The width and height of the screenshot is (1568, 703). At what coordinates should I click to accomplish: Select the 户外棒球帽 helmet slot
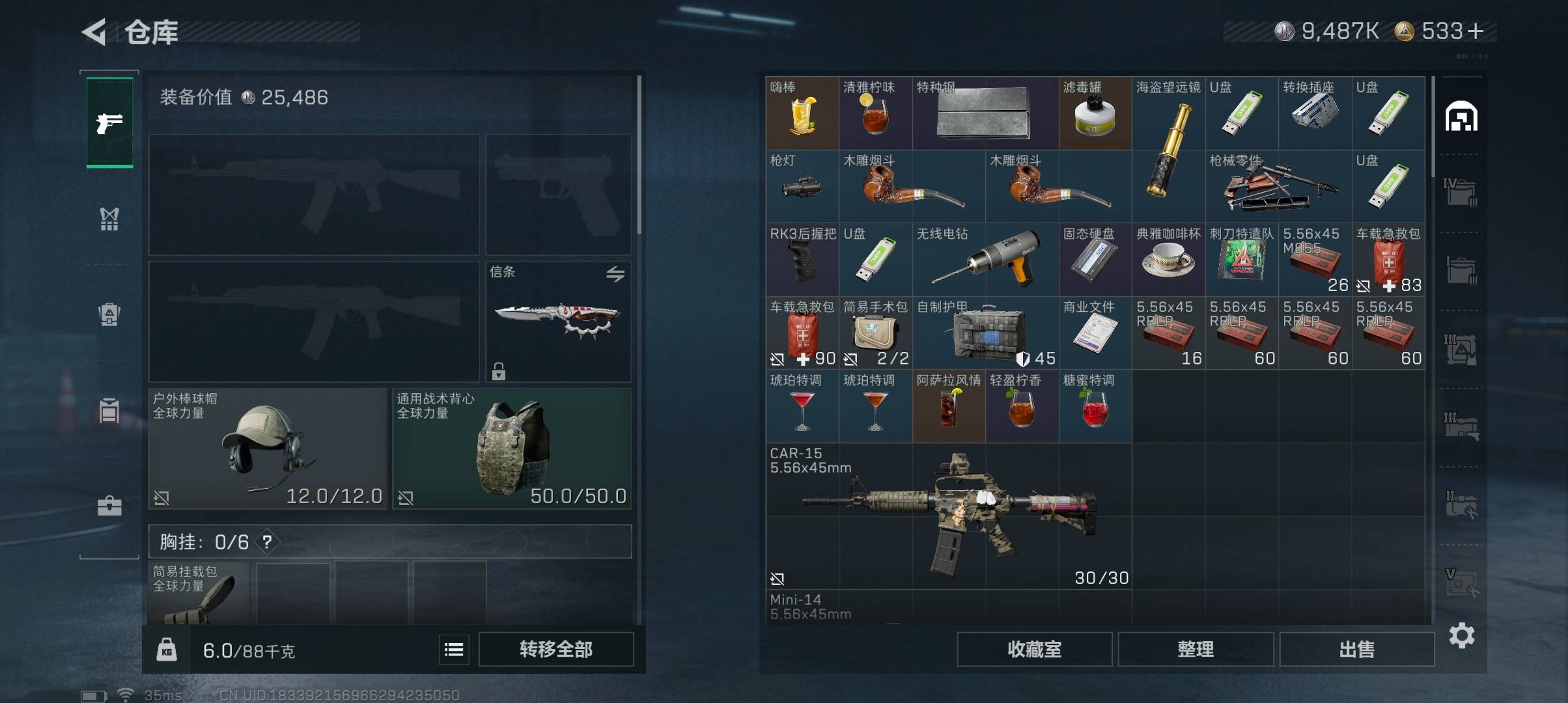tap(268, 448)
